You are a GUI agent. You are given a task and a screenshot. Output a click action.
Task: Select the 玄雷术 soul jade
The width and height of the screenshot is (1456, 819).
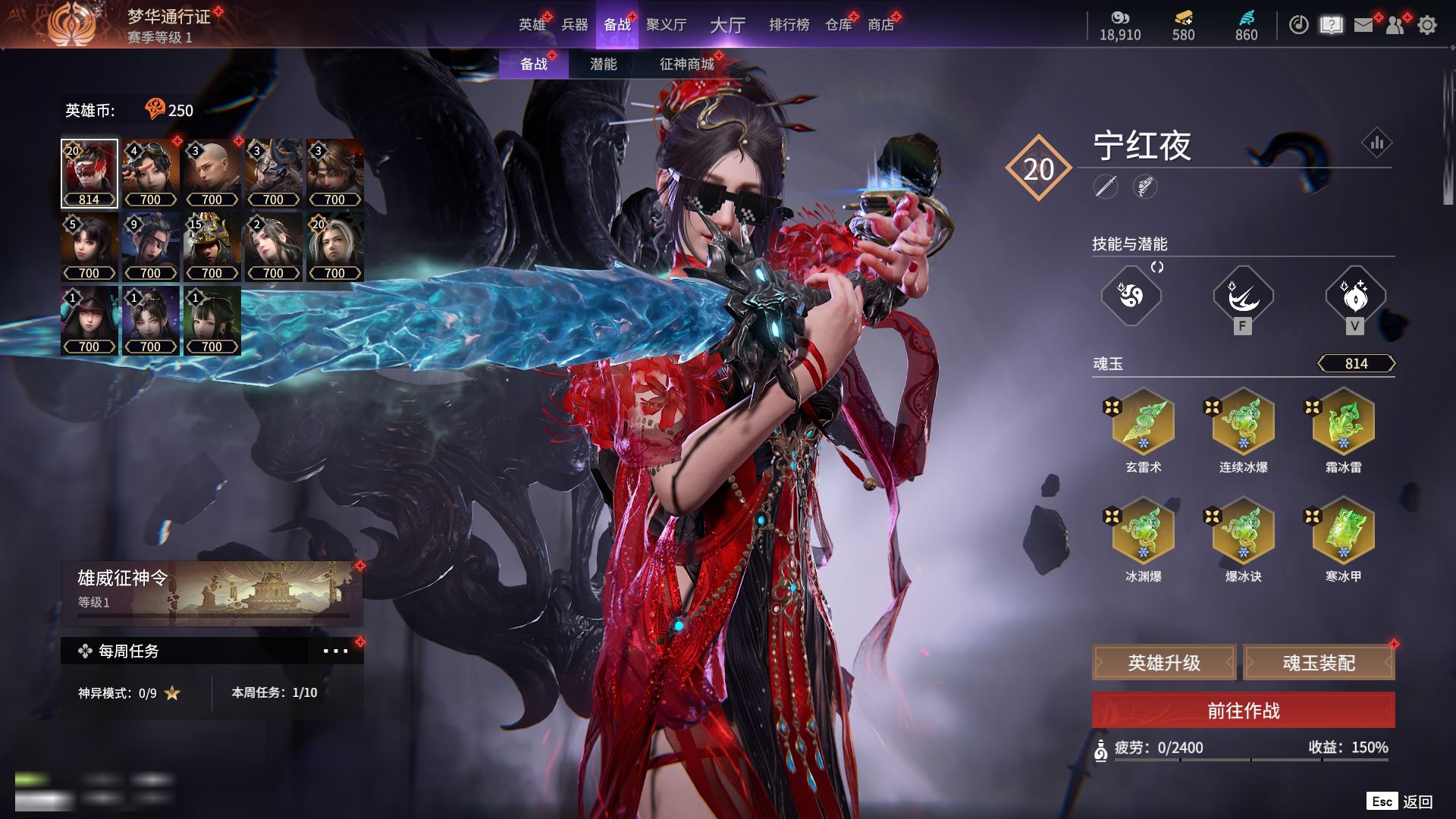click(1143, 421)
